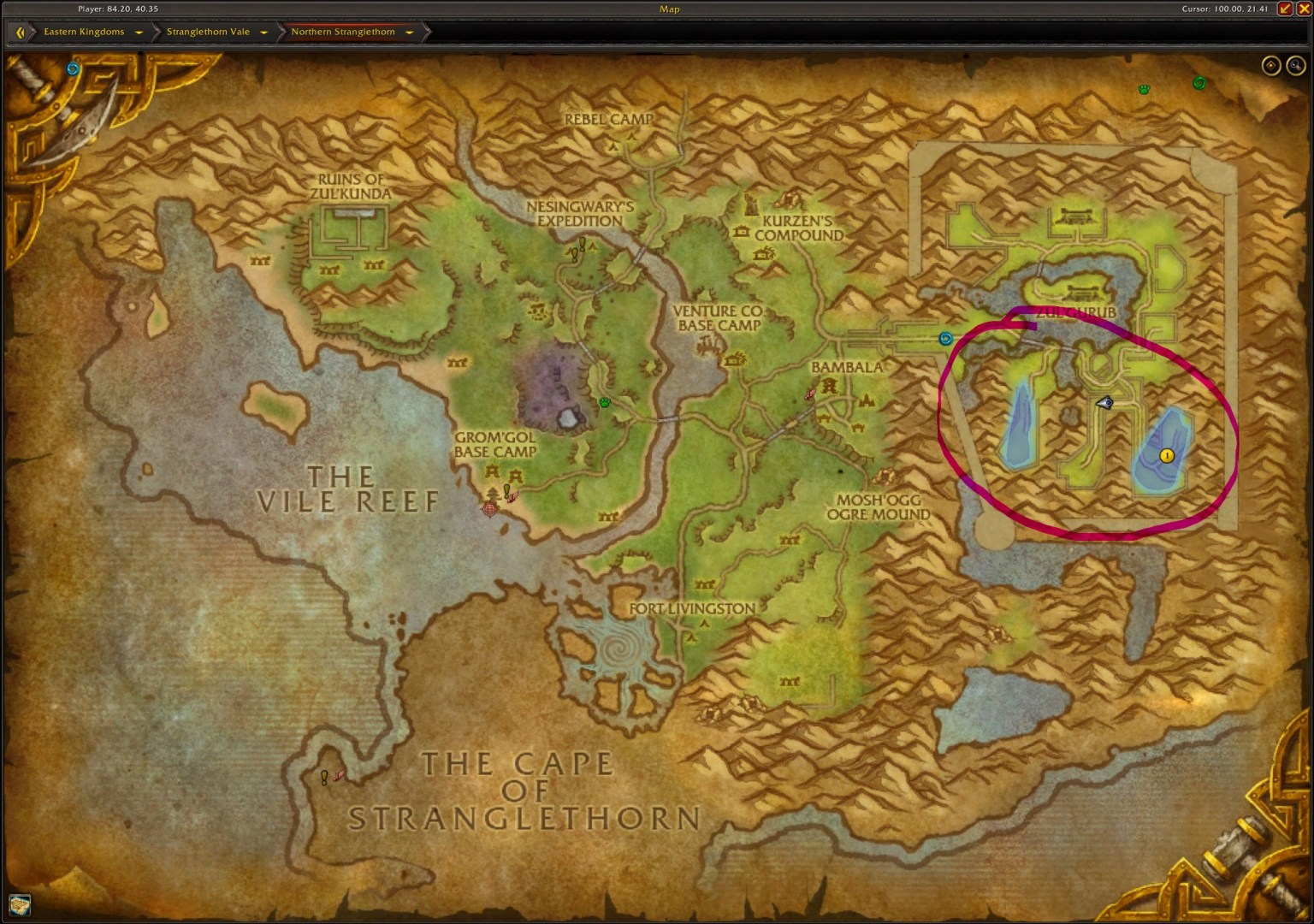Open the tracking filter button in top-right corner

pyautogui.click(x=1271, y=65)
